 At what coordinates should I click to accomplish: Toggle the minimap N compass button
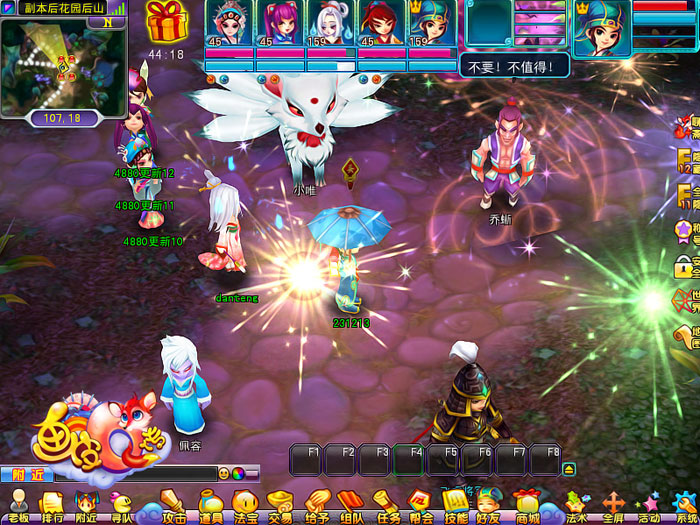pos(106,23)
